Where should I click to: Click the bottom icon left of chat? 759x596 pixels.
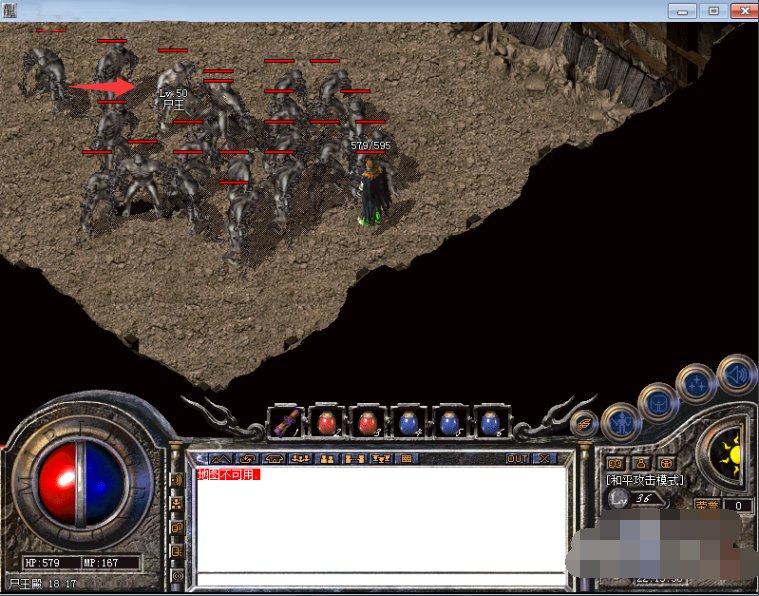tap(177, 575)
